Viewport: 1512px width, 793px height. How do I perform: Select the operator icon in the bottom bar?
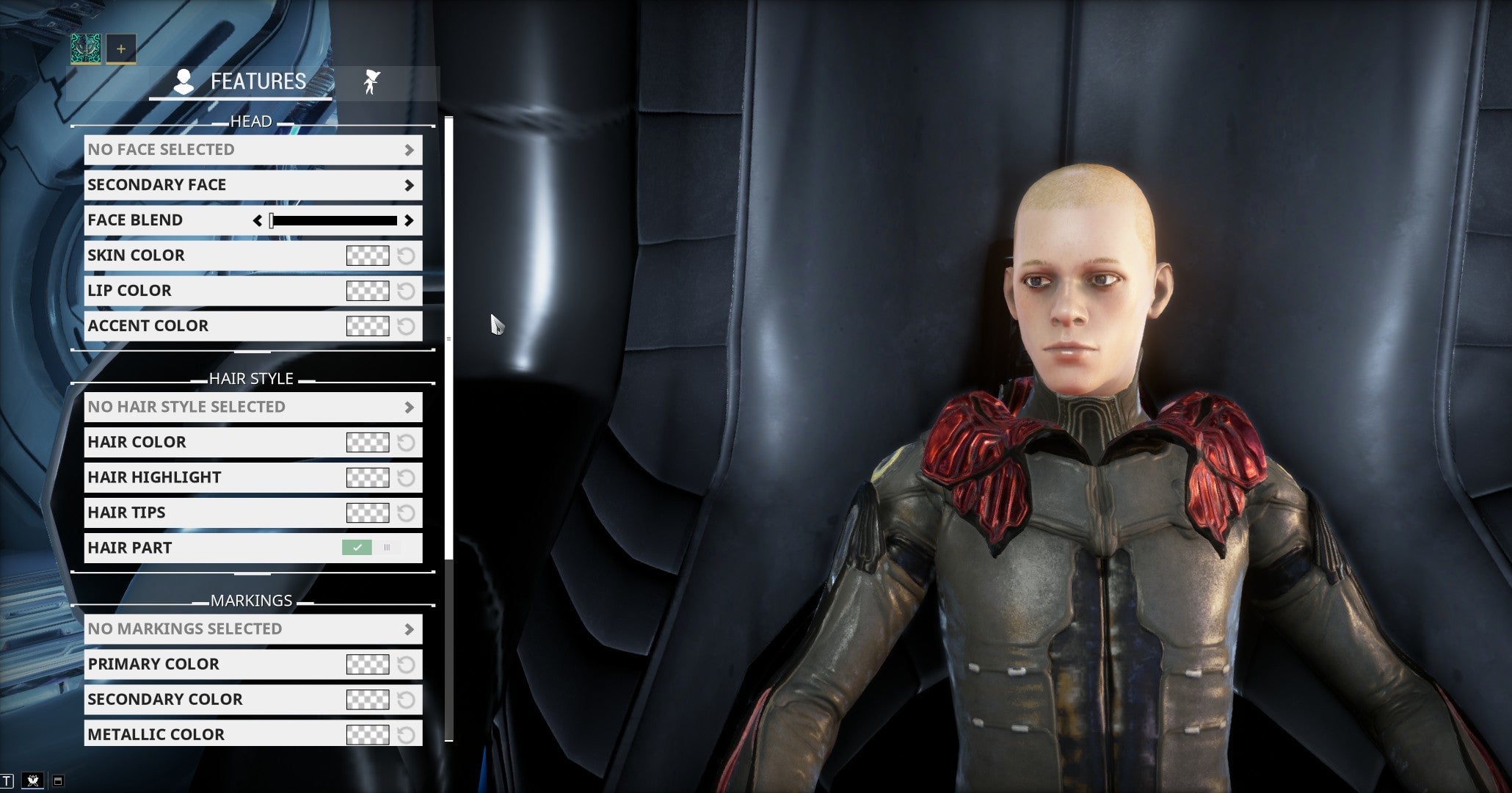(33, 781)
